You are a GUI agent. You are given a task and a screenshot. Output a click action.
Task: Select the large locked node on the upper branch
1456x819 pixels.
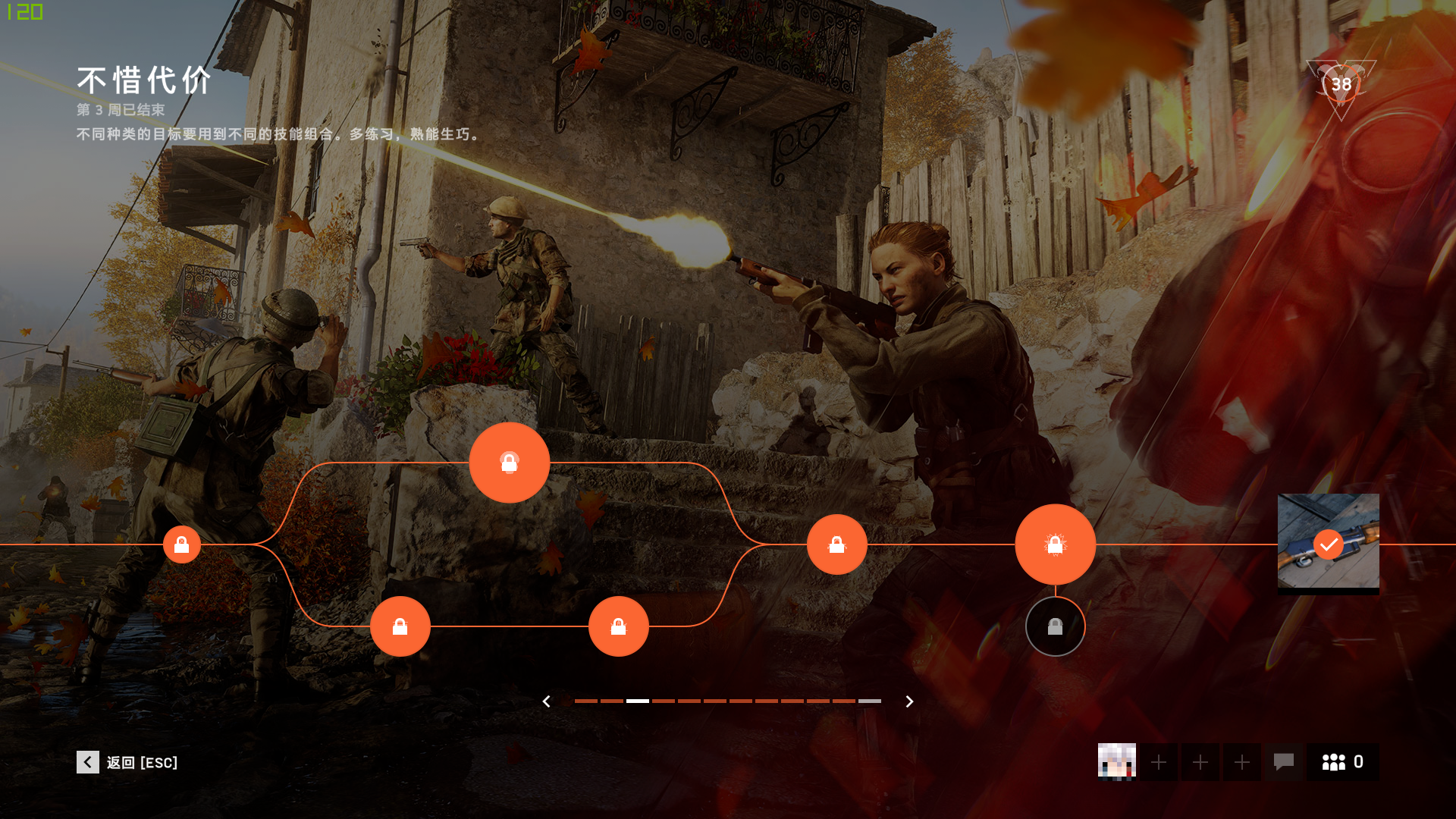pyautogui.click(x=509, y=463)
